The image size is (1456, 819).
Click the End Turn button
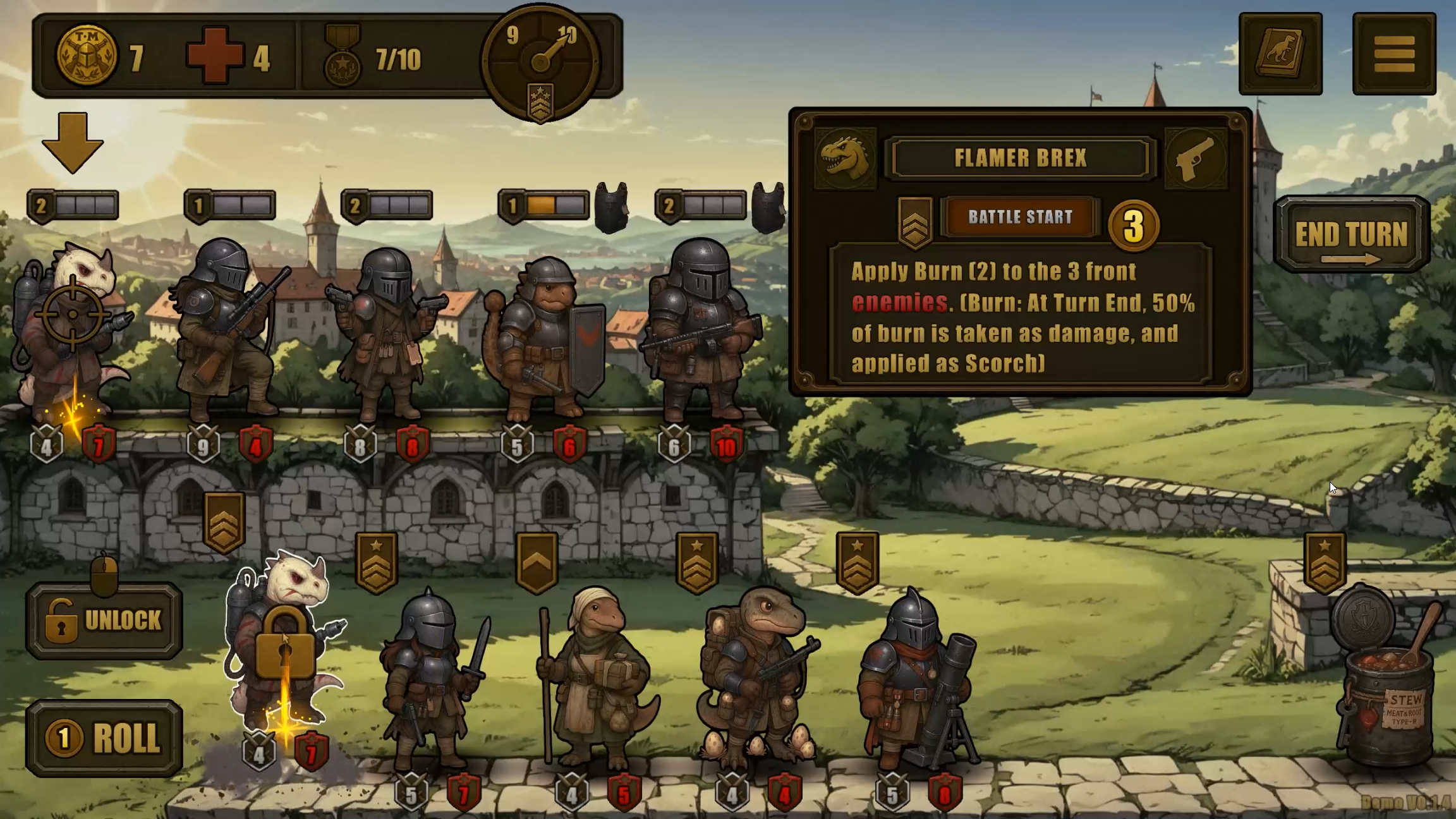click(1351, 235)
